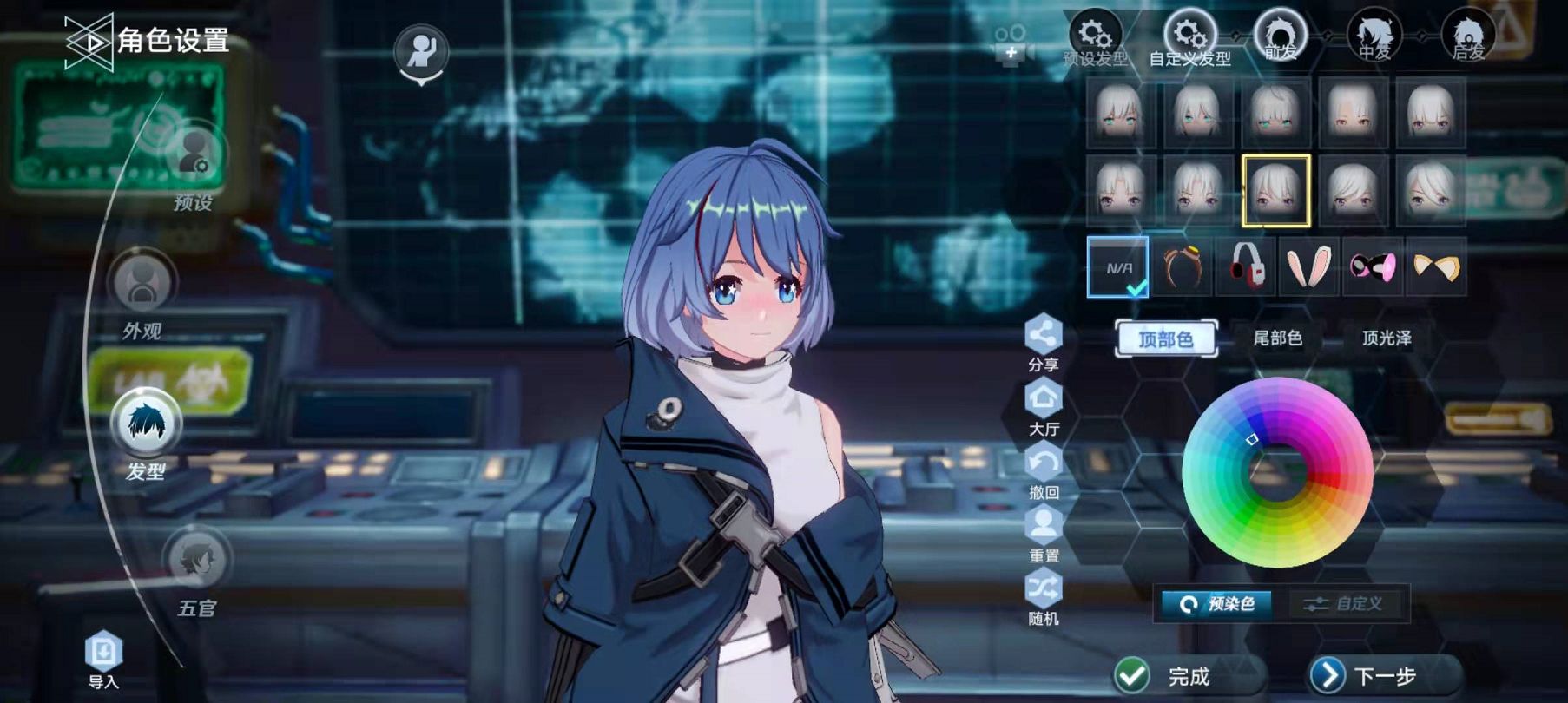
Task: Switch to 自定义发型 custom hairstyle tab
Action: coord(1189,38)
